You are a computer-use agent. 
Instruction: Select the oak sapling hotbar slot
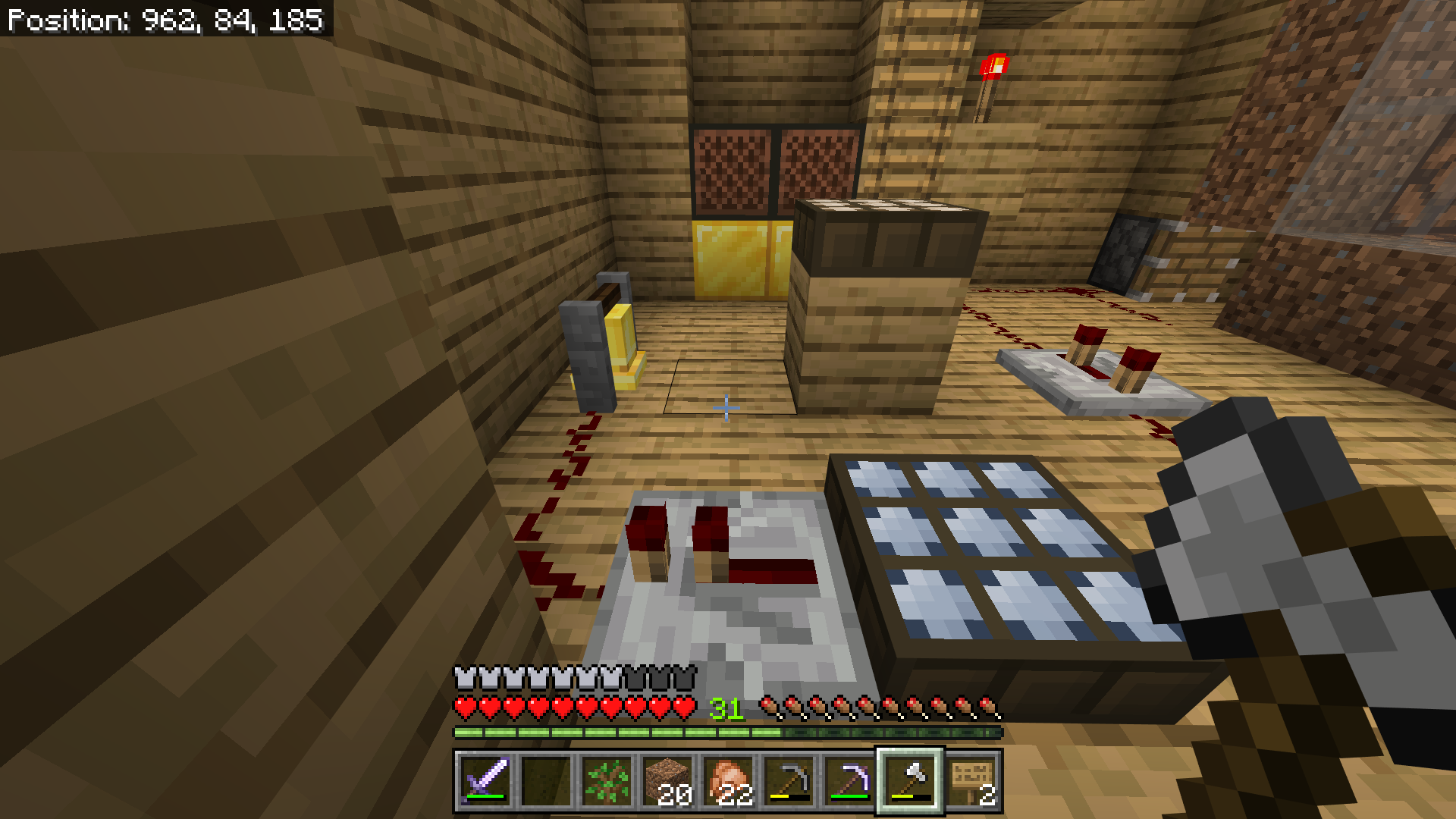[x=604, y=780]
